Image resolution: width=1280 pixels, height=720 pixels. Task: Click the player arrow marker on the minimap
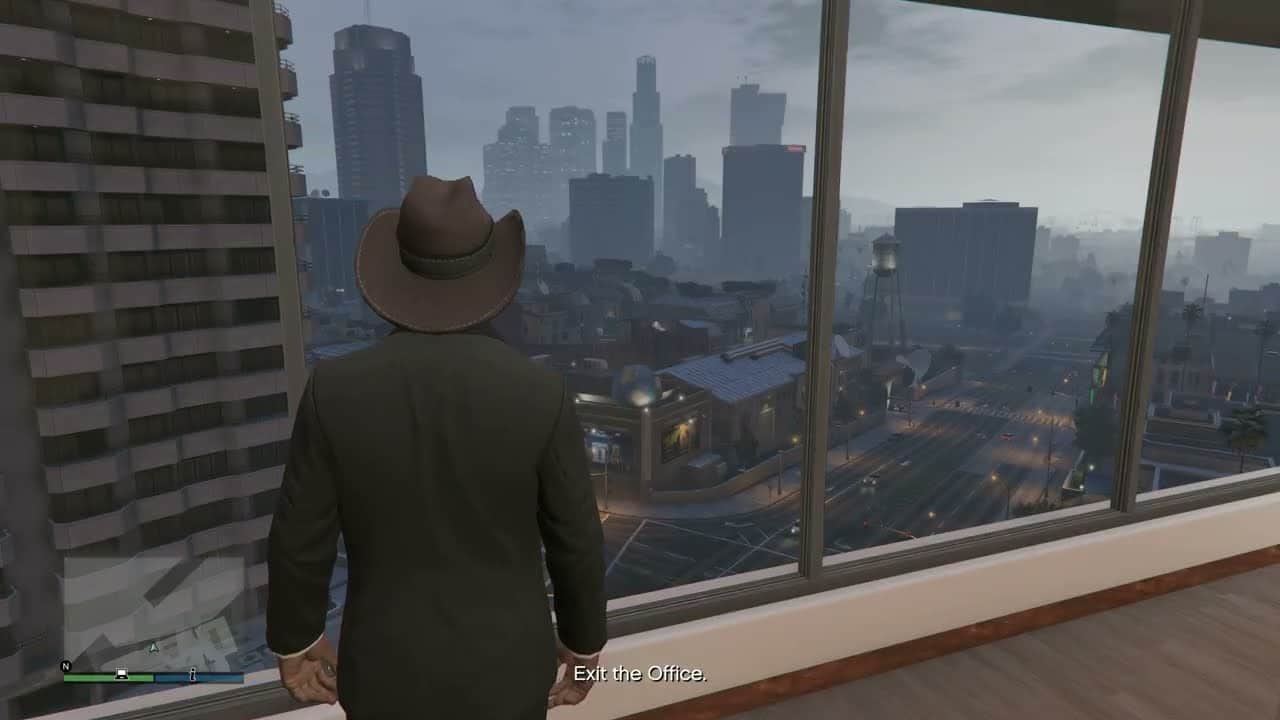[x=153, y=648]
